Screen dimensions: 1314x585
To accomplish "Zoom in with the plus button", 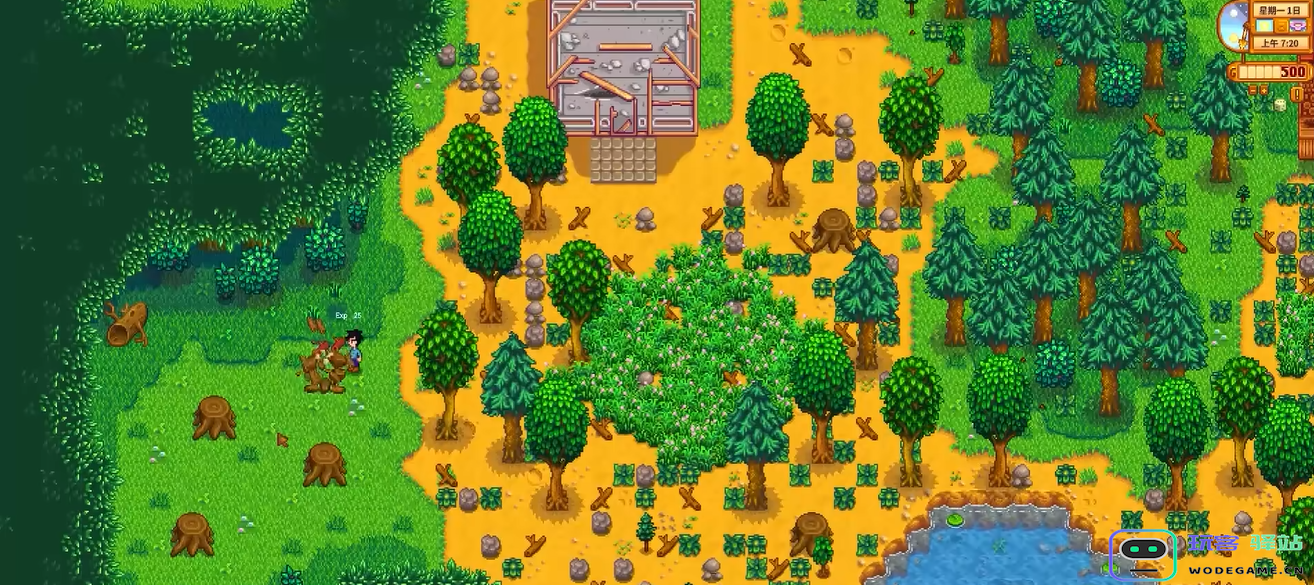I will pyautogui.click(x=1264, y=90).
